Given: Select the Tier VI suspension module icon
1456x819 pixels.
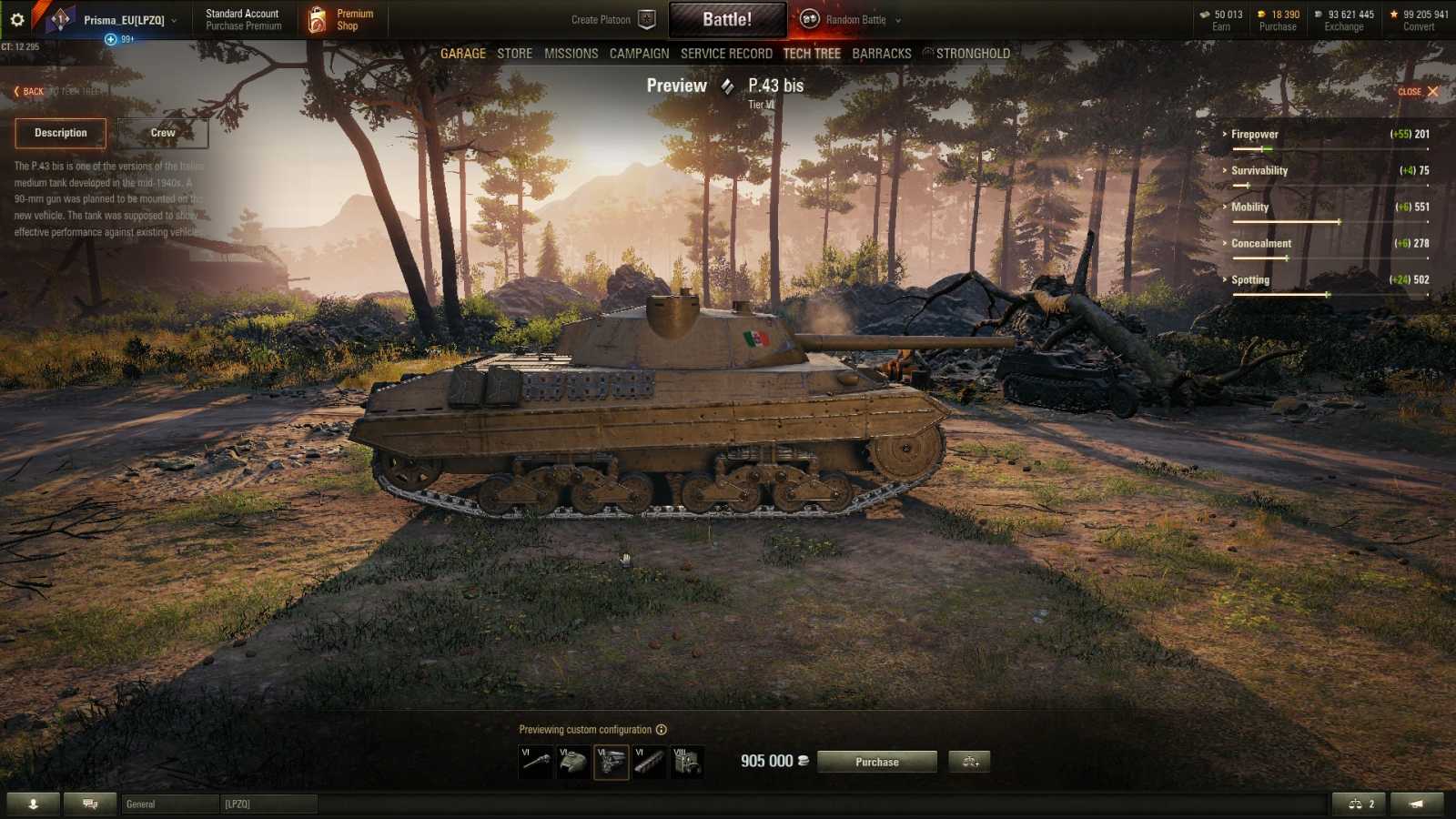Looking at the screenshot, I should coord(647,763).
